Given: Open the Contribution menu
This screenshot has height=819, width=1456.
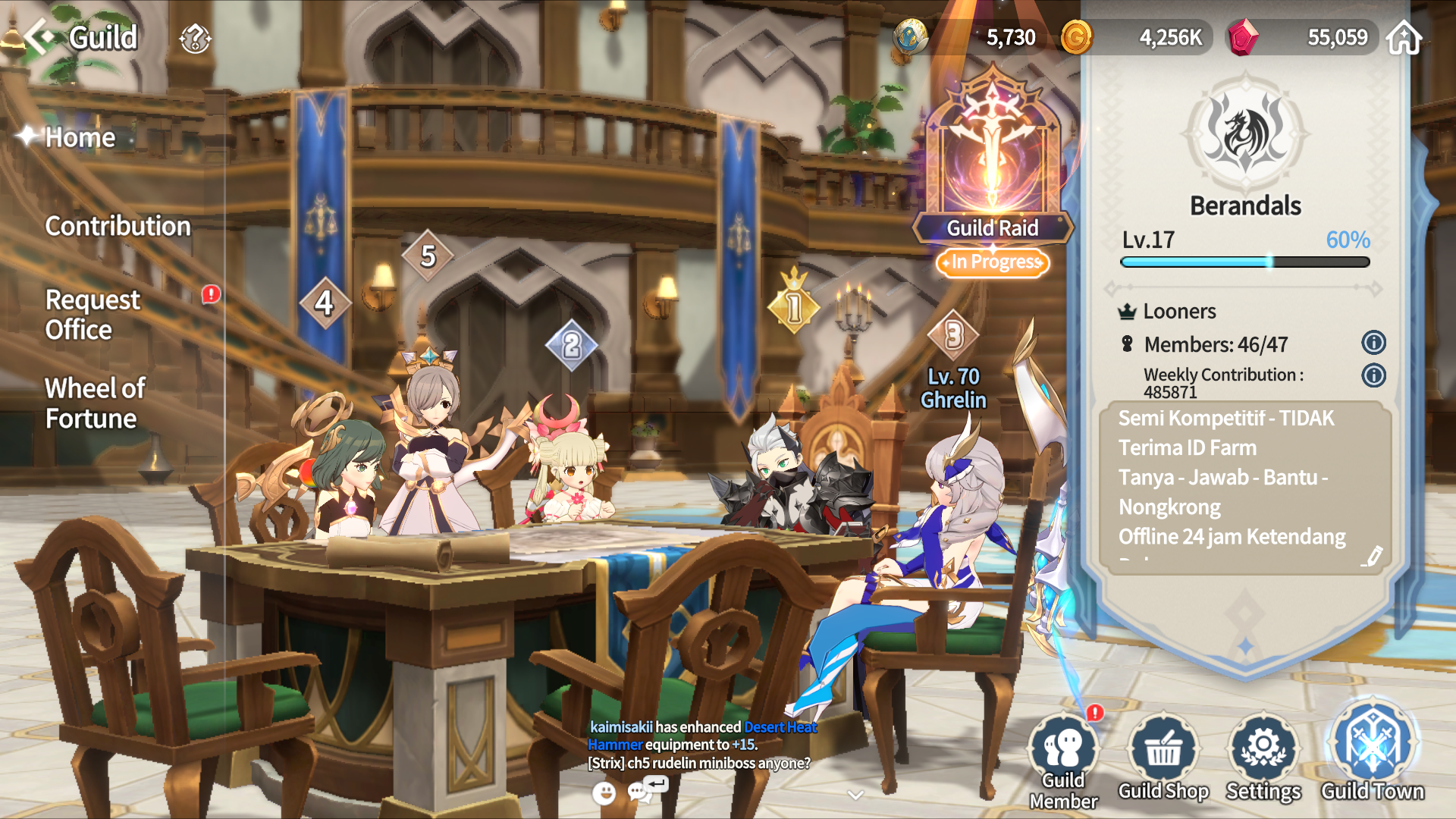Looking at the screenshot, I should 118,226.
